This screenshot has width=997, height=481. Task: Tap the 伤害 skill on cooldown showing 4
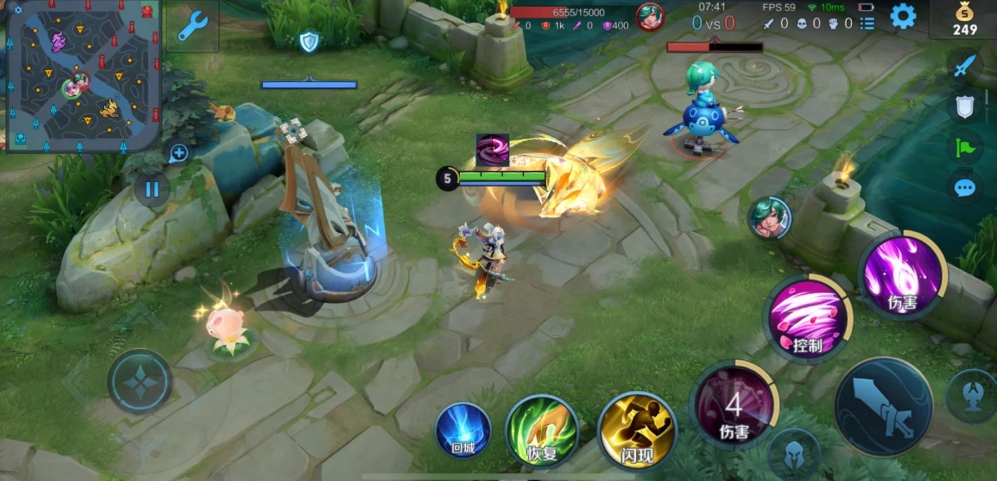[734, 405]
